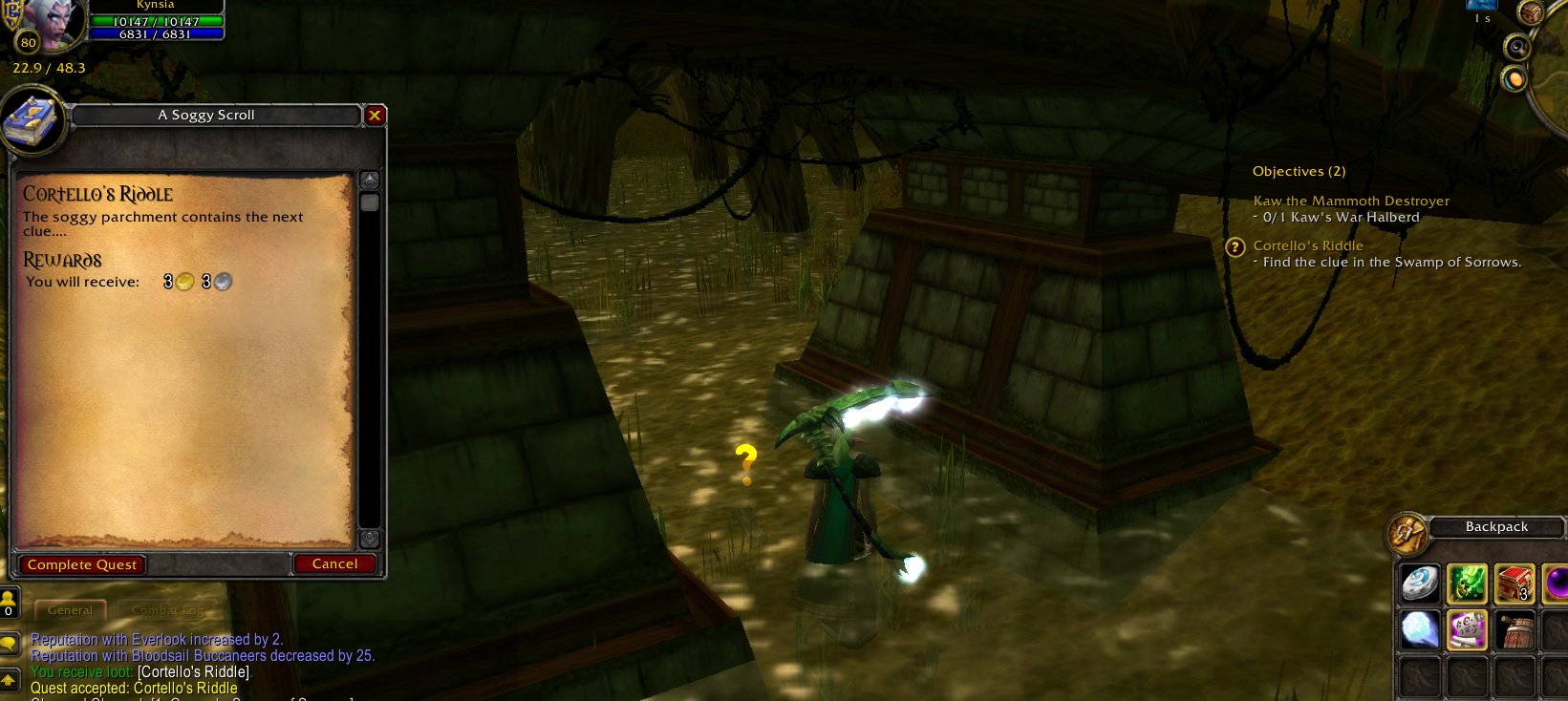Toggle minimap tracking with the magnifier icon
1568x701 pixels.
point(1515,47)
